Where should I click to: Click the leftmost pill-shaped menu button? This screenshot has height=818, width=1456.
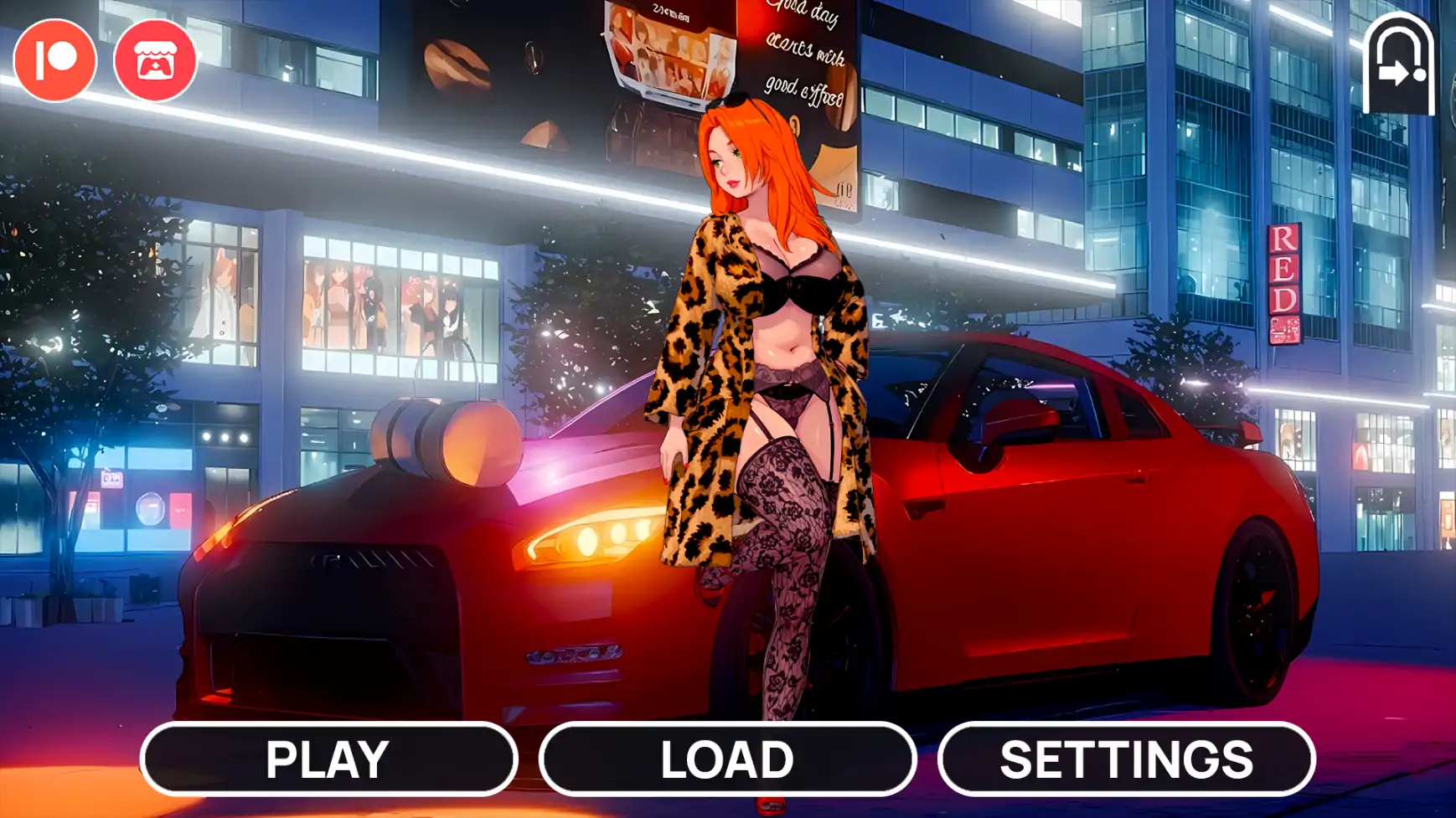click(327, 760)
